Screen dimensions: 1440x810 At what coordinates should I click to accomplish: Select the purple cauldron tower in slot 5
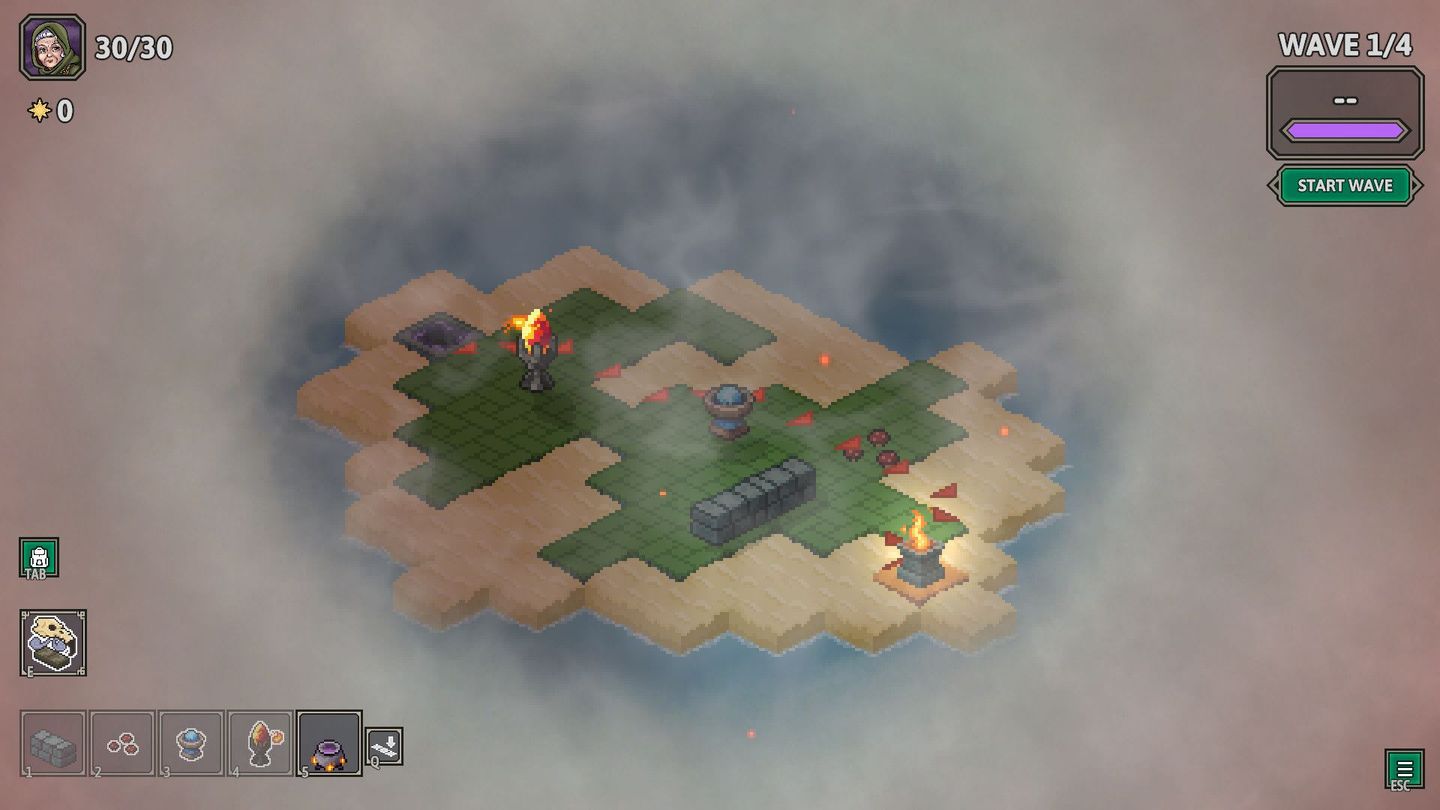point(330,742)
